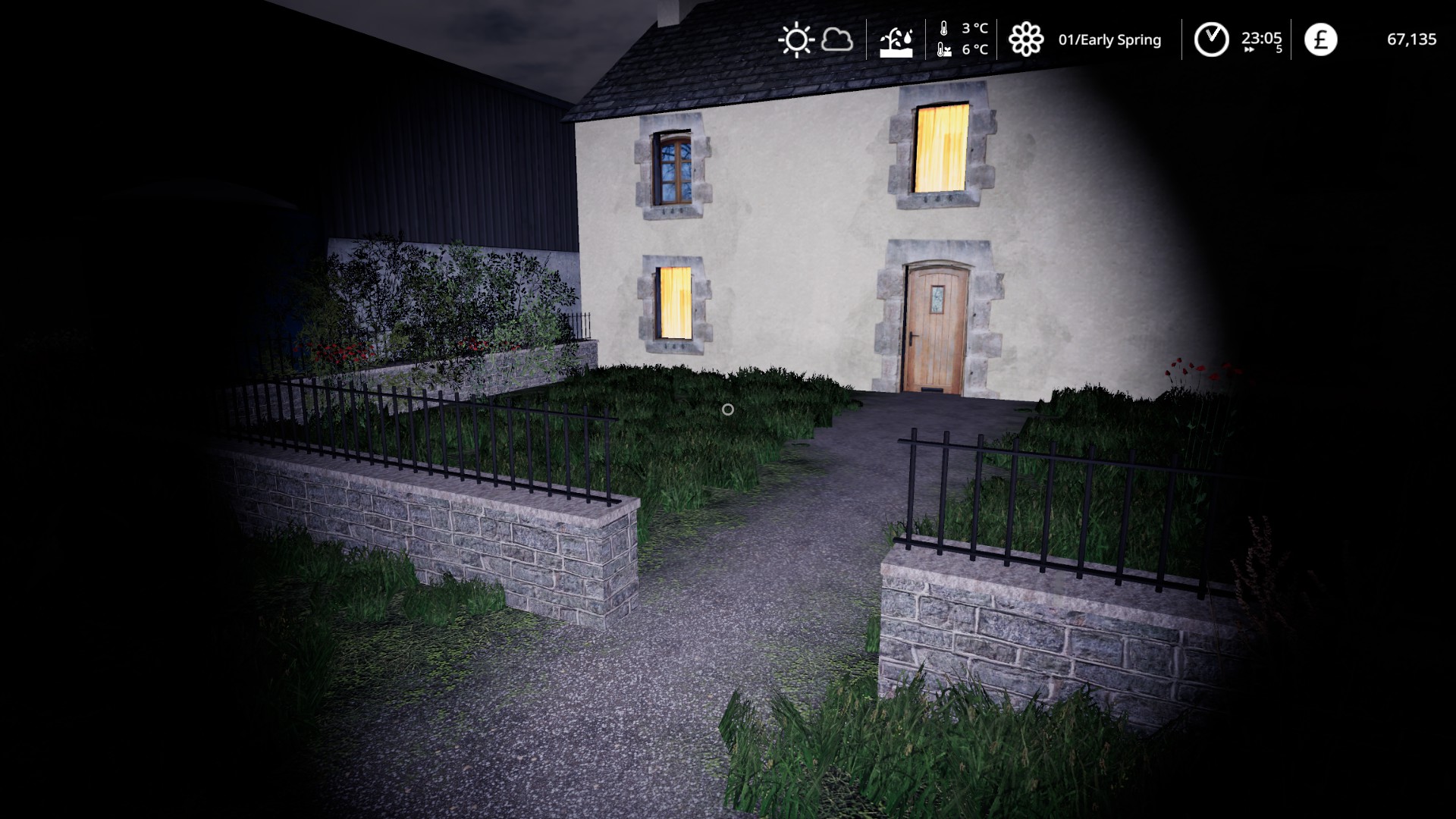Click the sun weather icon
Viewport: 1456px width, 819px height.
point(795,40)
